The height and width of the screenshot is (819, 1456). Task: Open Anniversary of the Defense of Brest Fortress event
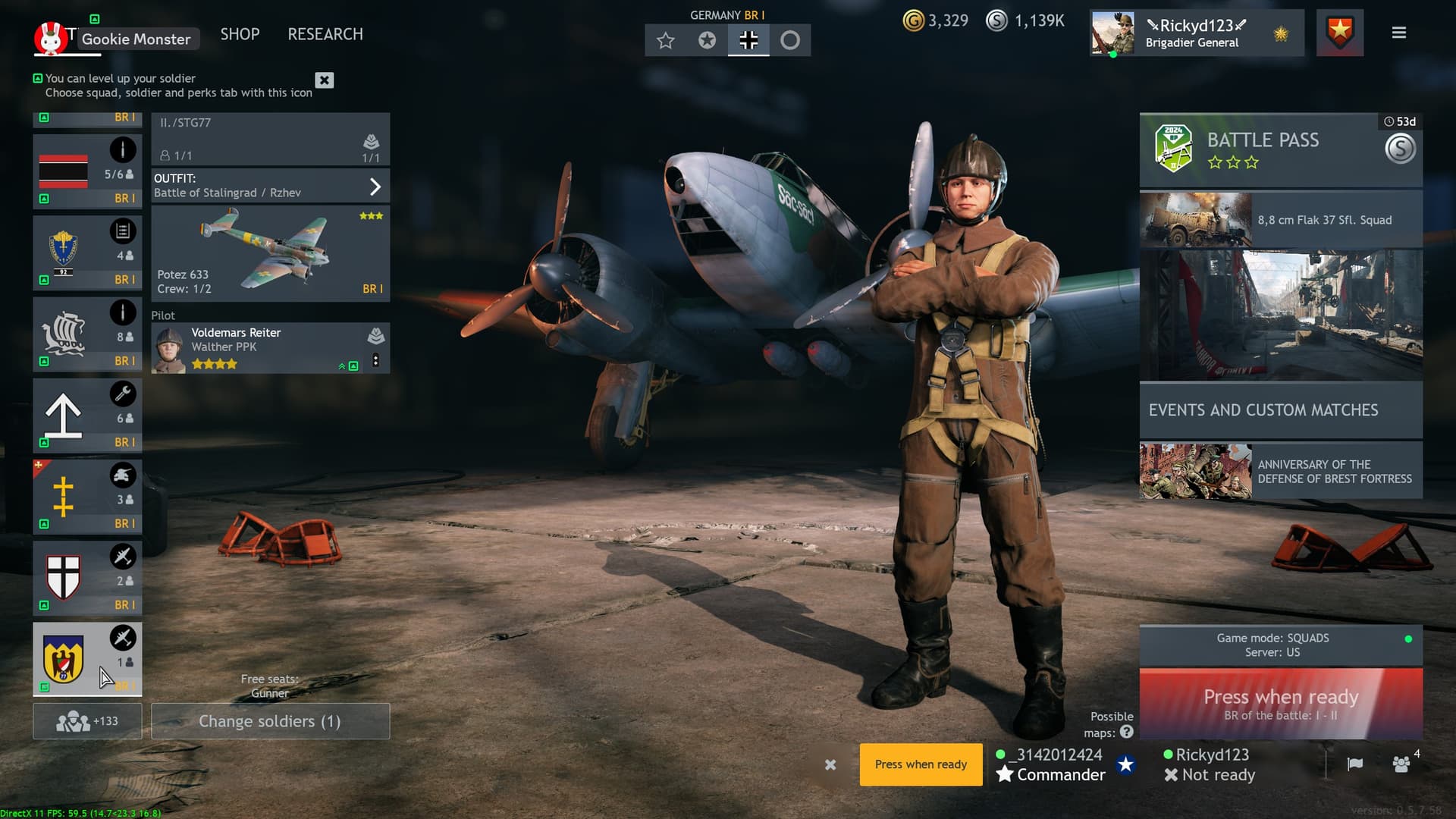click(1280, 471)
